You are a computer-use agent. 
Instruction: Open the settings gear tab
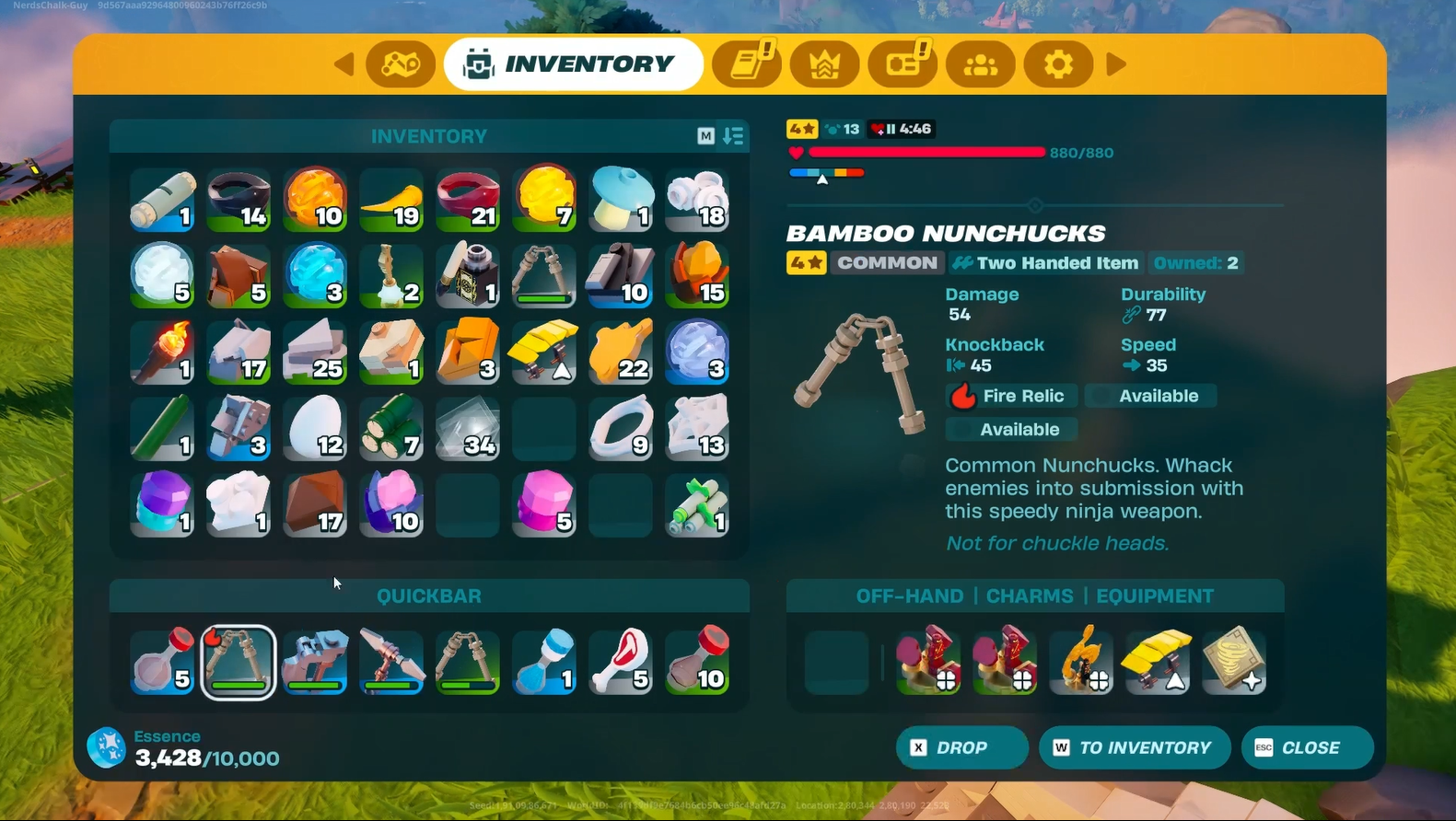[1058, 64]
